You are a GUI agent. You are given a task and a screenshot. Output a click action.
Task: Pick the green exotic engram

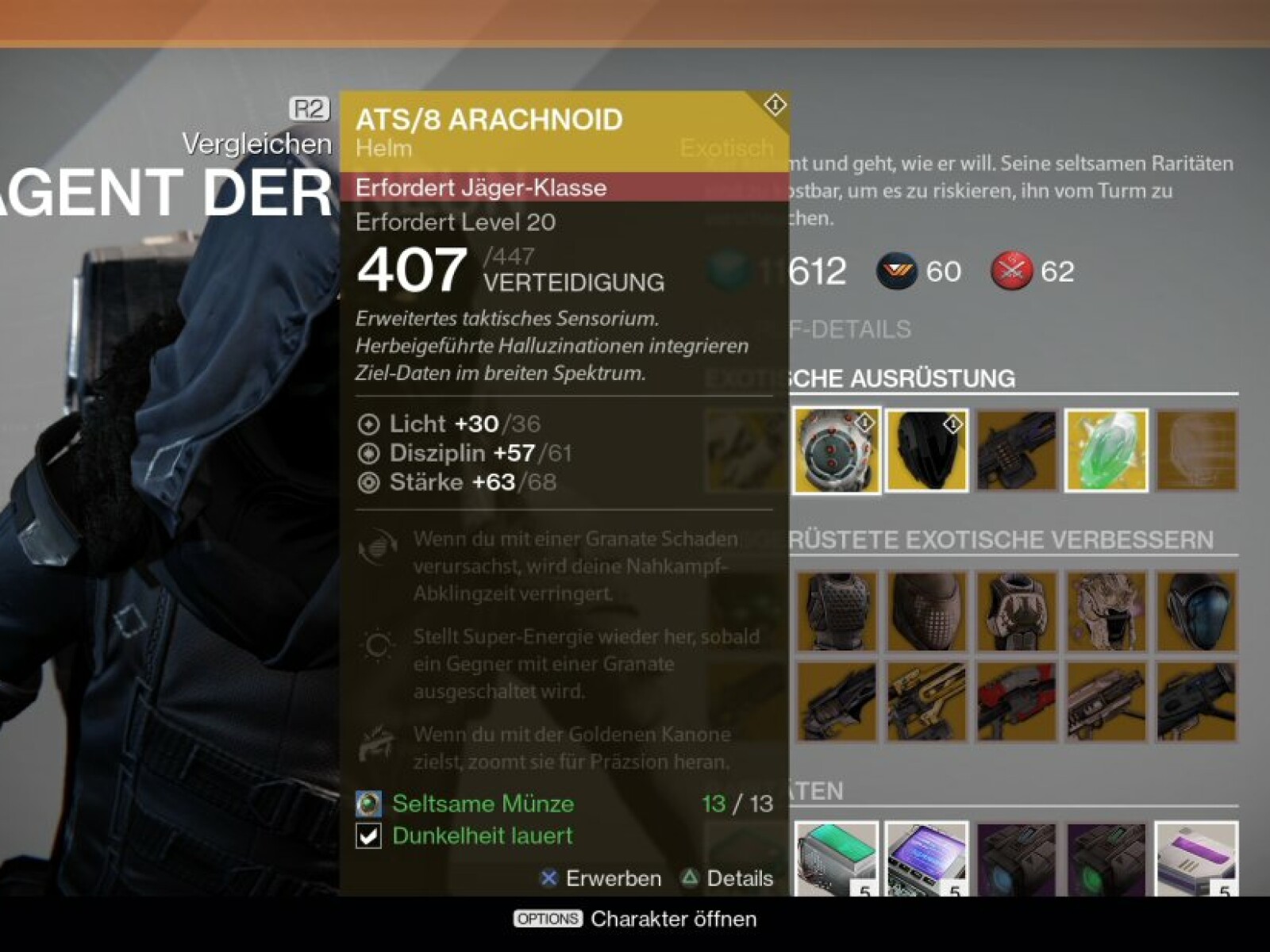[1106, 450]
